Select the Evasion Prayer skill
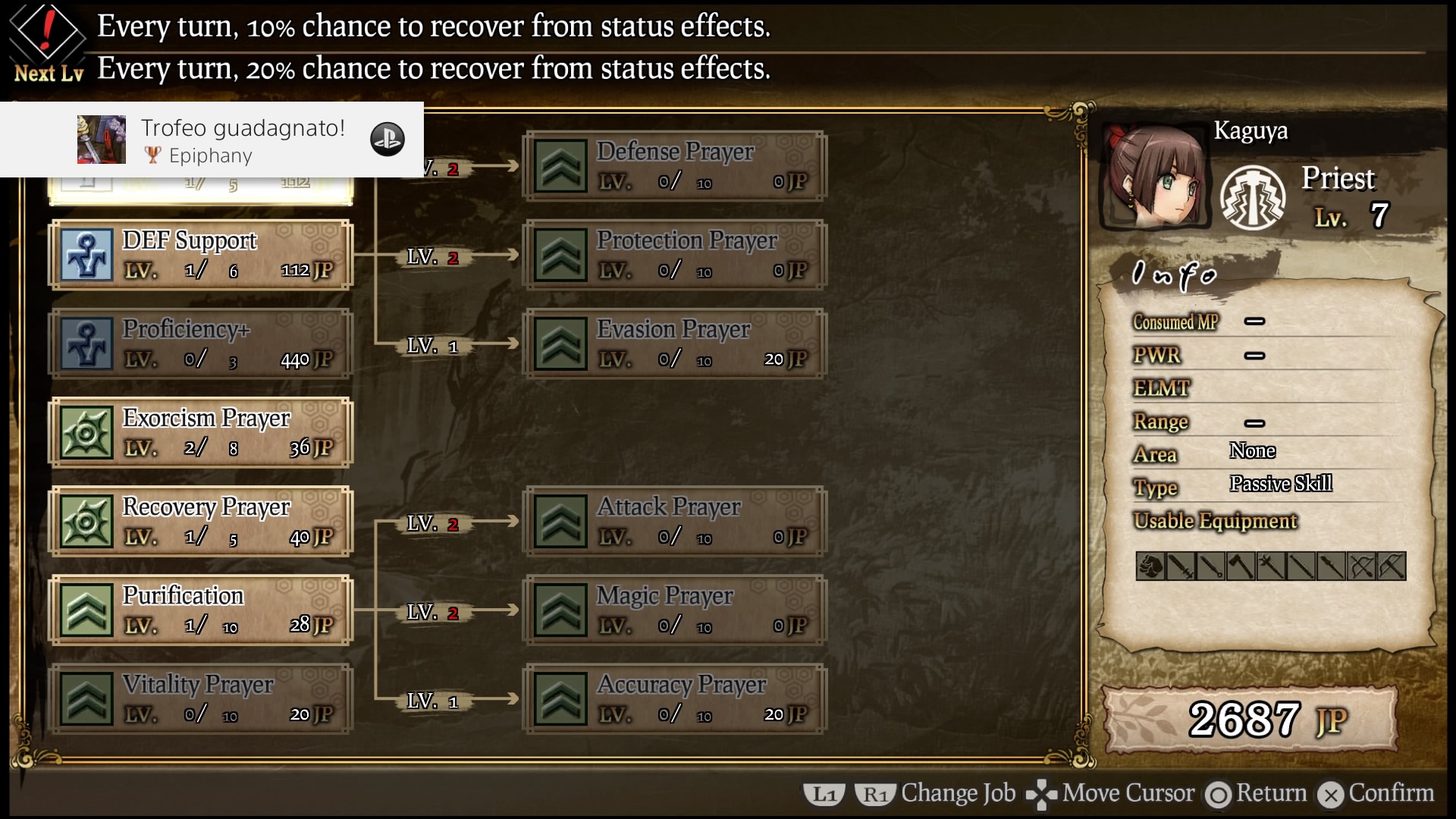 [x=674, y=344]
